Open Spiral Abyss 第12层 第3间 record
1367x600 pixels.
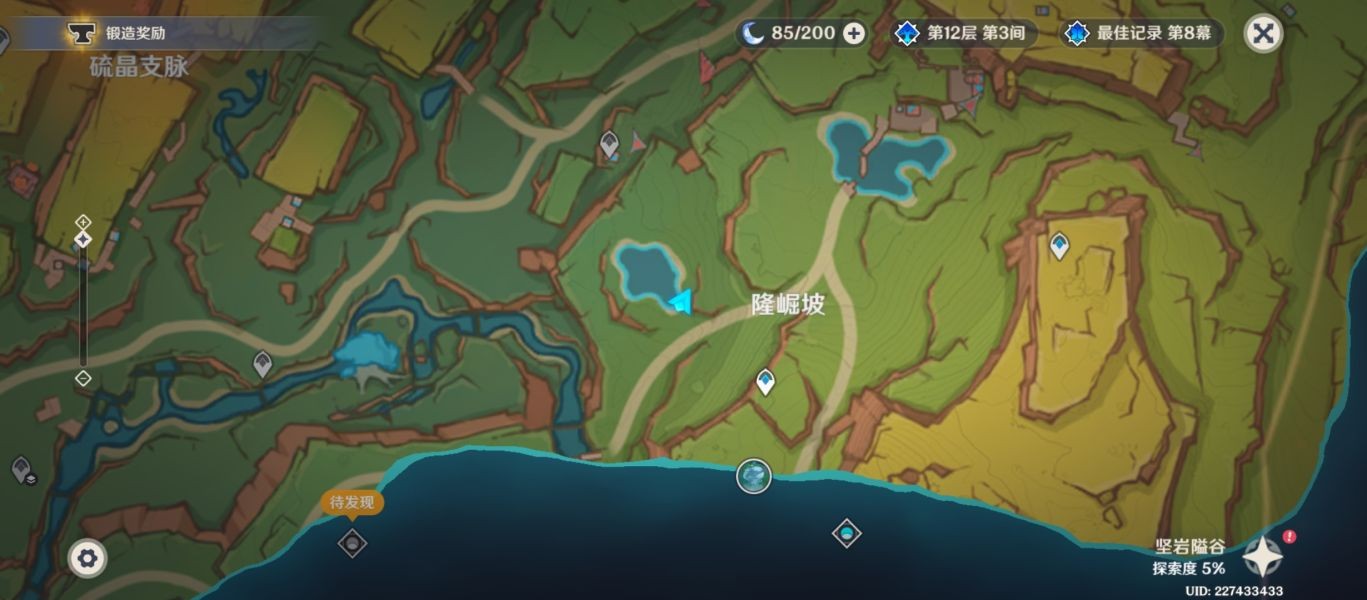[962, 33]
